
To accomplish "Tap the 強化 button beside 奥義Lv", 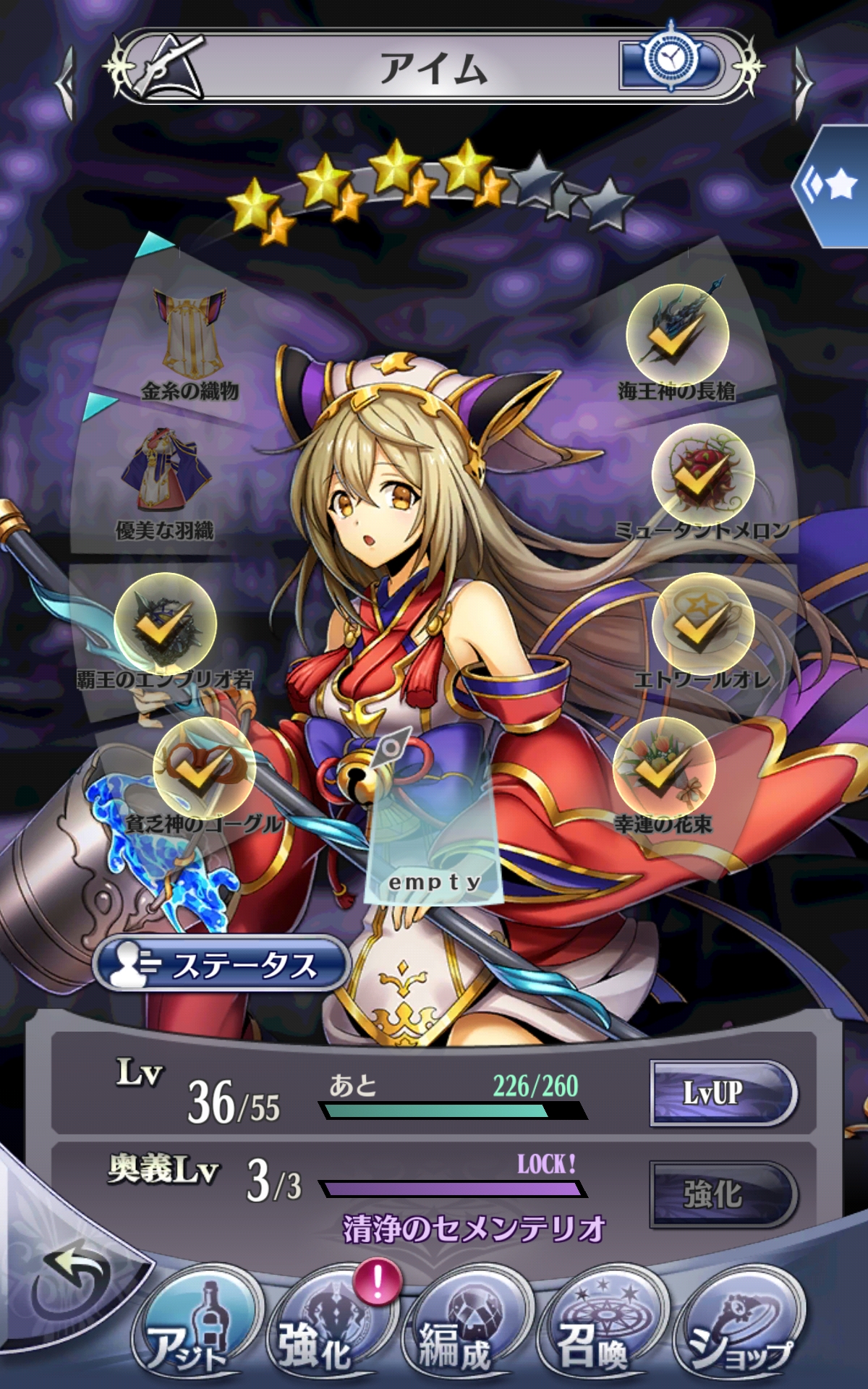I will 722,1194.
